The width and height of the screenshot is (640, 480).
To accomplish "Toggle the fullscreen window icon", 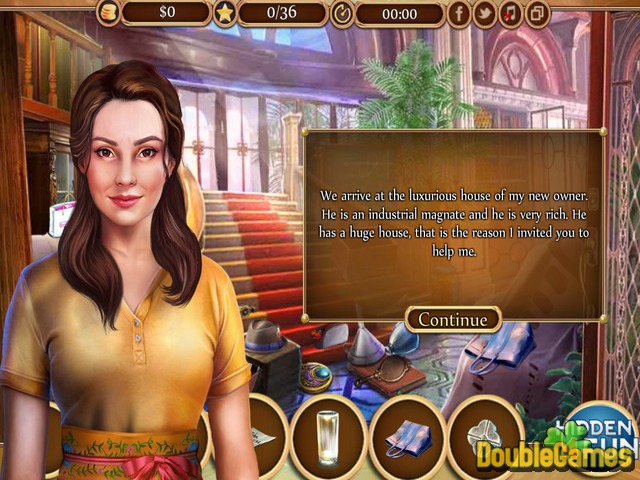I will click(x=537, y=13).
